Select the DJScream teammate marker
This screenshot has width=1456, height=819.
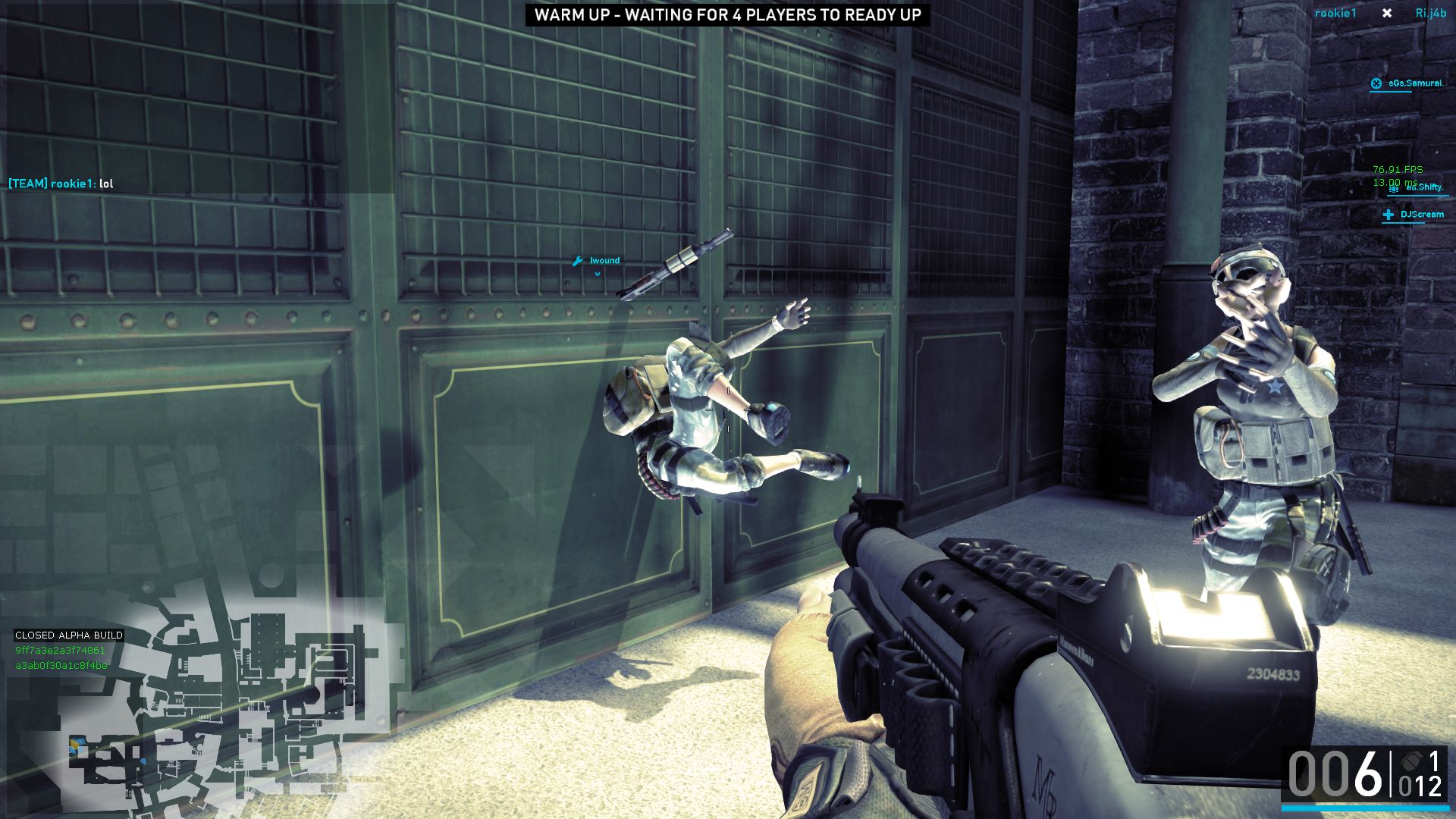pos(1415,215)
